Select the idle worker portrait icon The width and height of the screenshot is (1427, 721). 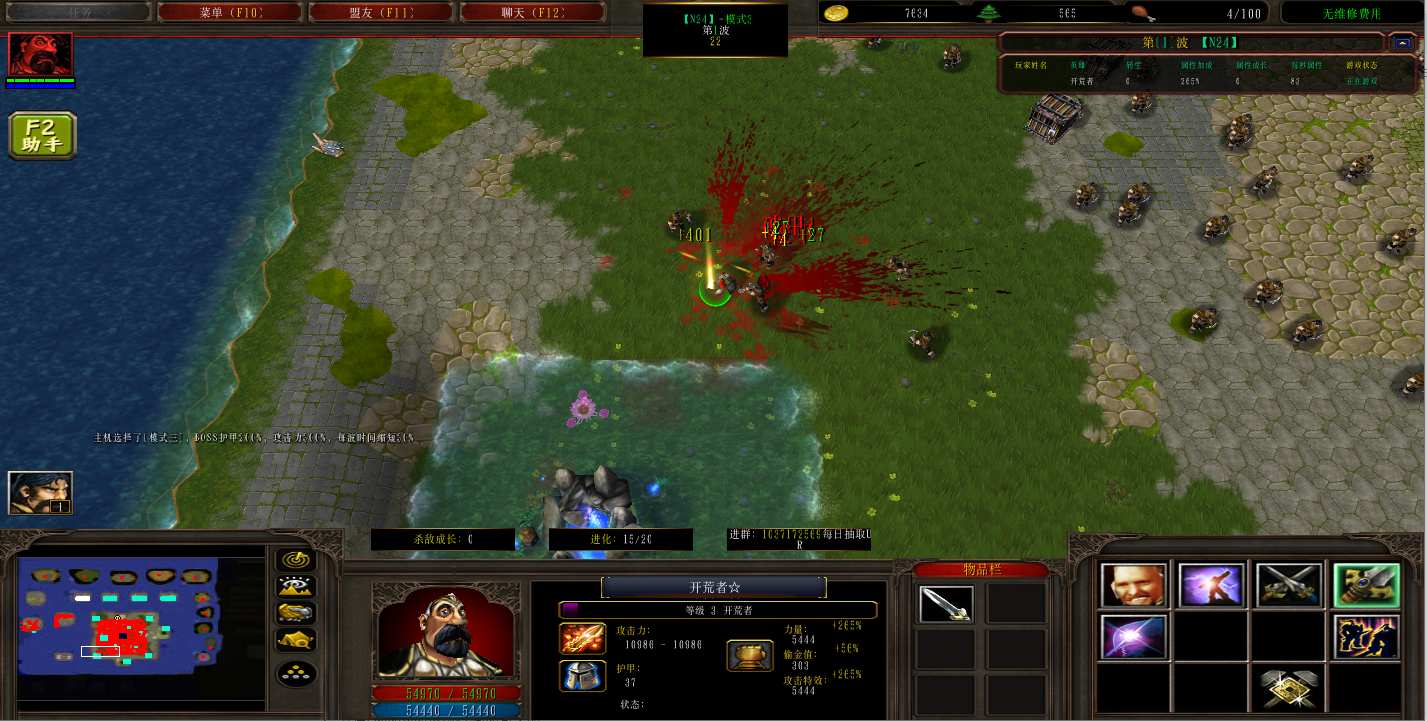pyautogui.click(x=40, y=492)
